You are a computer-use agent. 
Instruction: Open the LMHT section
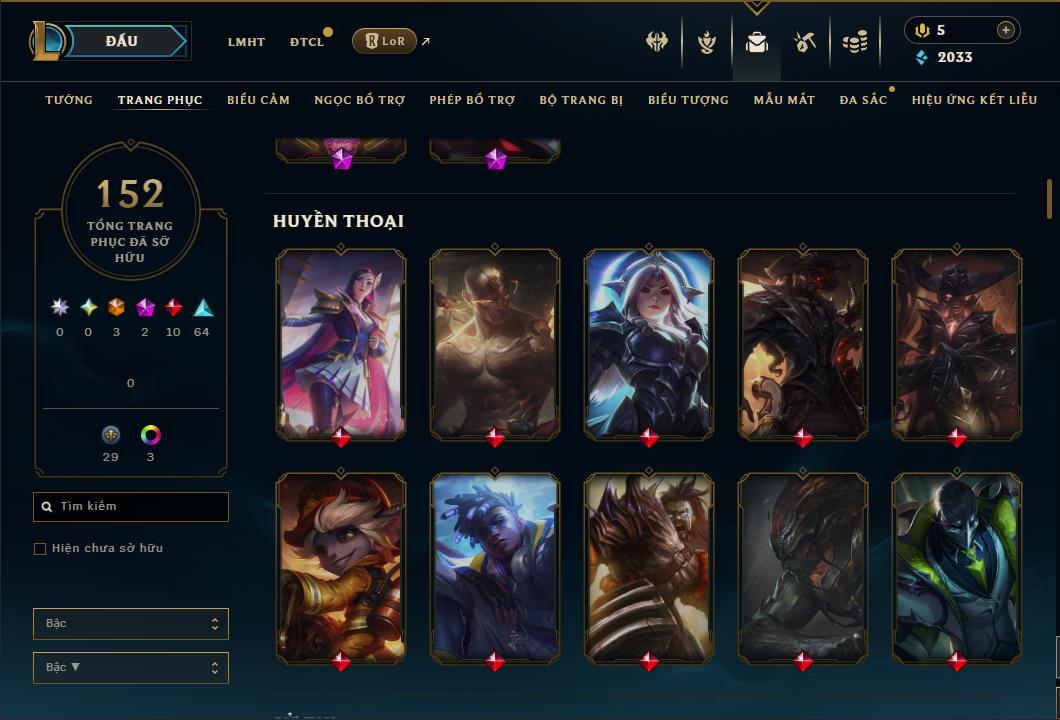(246, 42)
